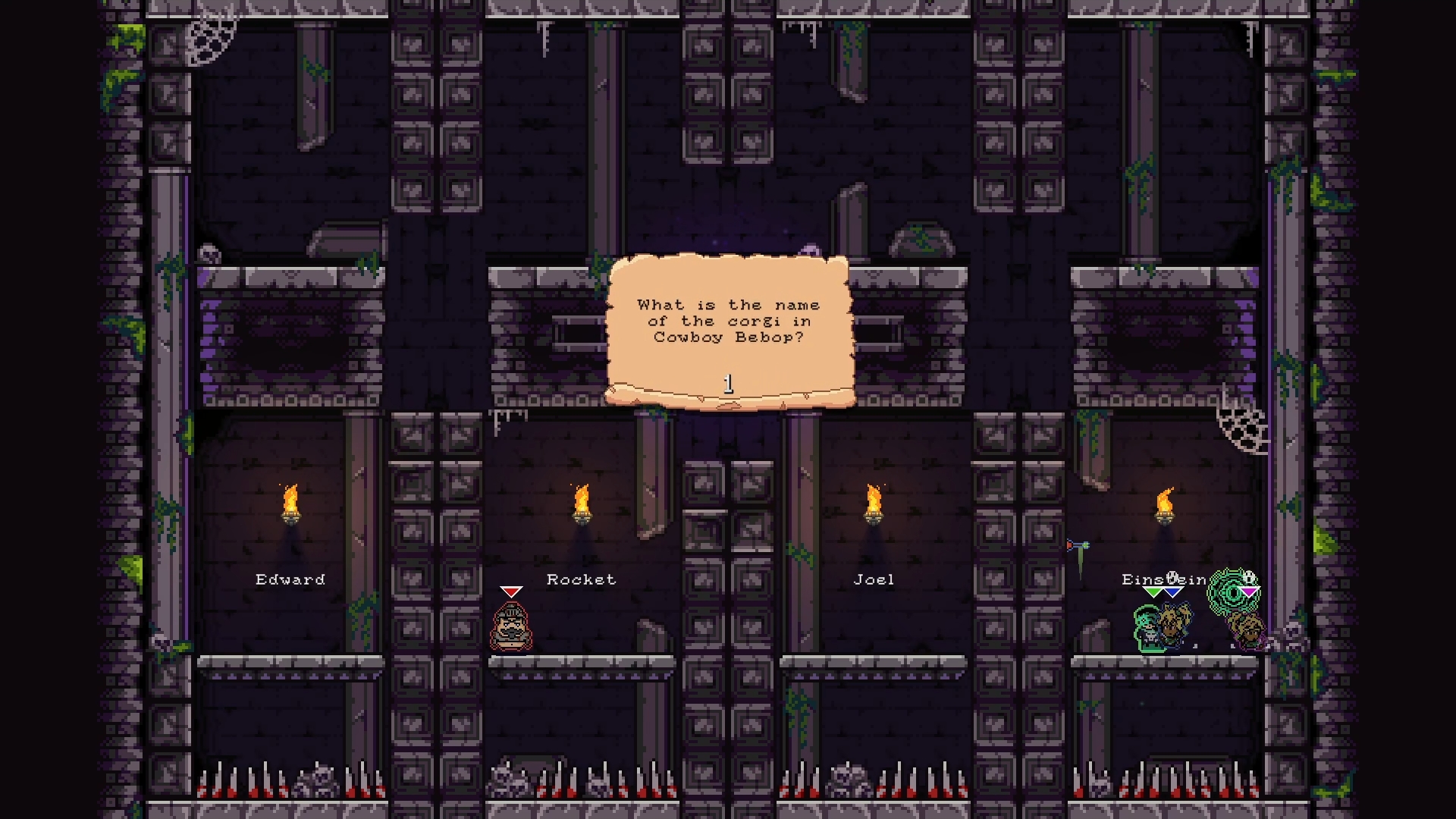Click the red marker above the knight

[x=512, y=591]
